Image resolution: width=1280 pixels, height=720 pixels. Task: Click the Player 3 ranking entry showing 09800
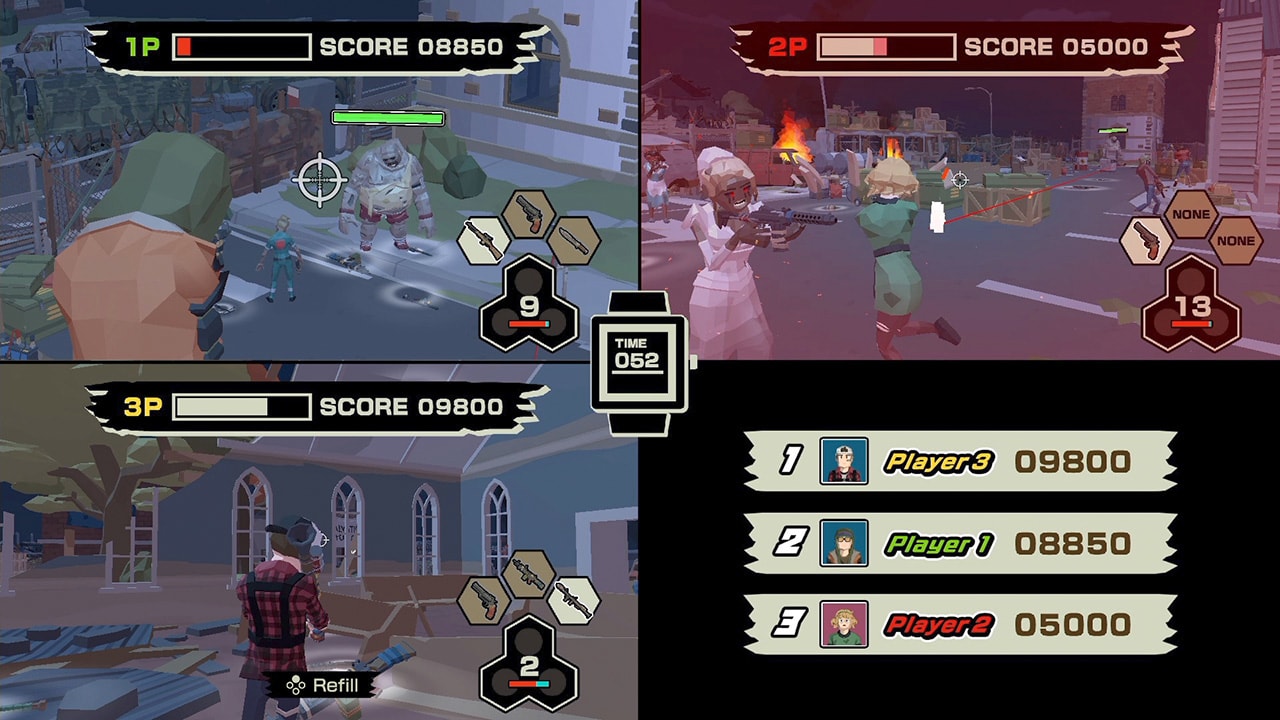click(960, 464)
